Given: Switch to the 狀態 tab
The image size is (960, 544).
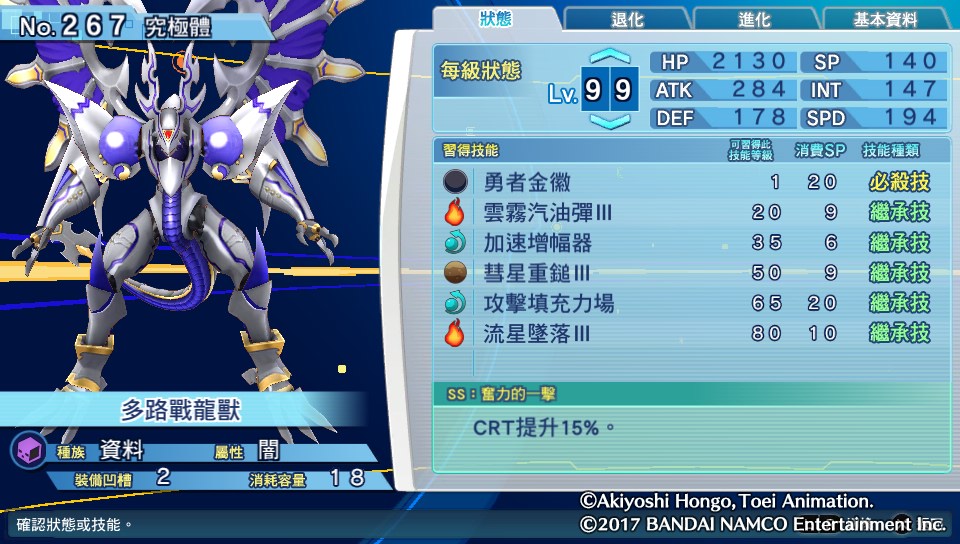Looking at the screenshot, I should [x=496, y=19].
